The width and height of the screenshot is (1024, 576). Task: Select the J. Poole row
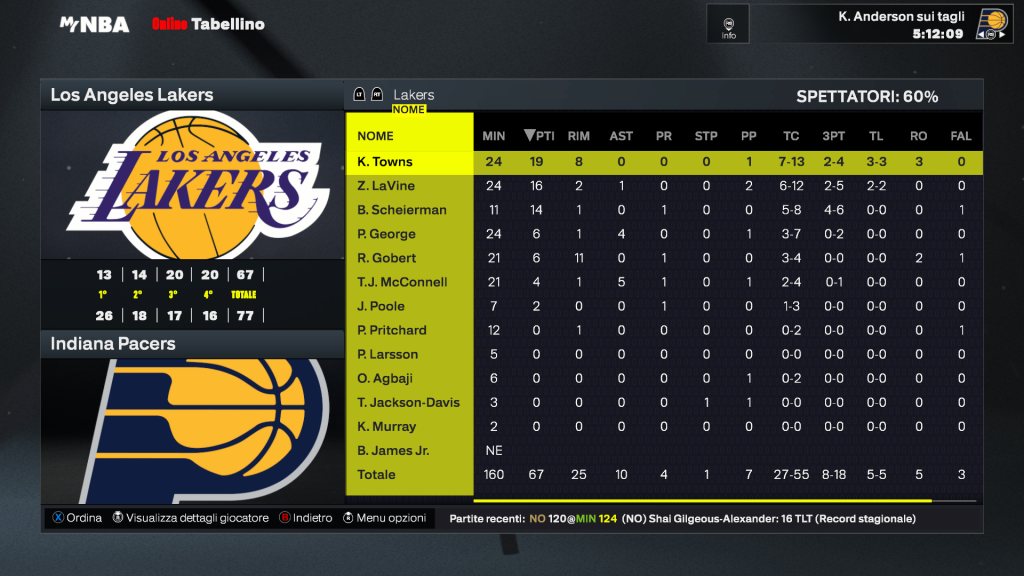381,306
